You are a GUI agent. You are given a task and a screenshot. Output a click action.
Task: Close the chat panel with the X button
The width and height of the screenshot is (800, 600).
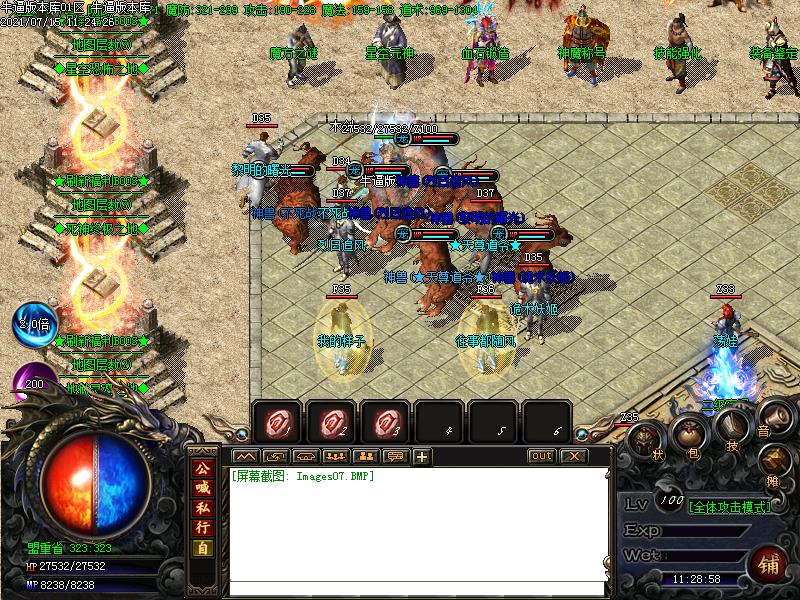pyautogui.click(x=572, y=456)
